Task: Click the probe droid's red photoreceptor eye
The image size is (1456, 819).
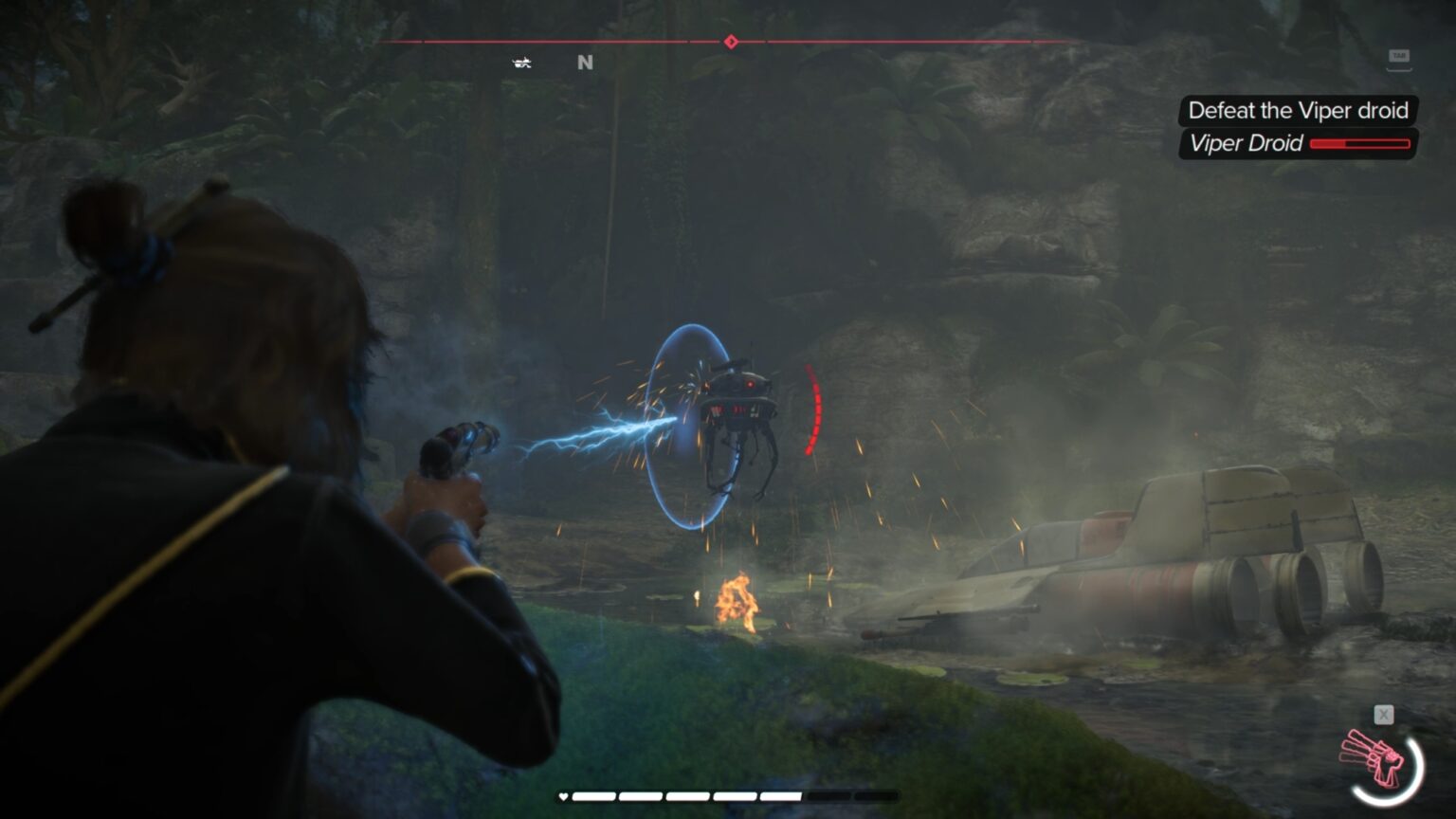Action: (749, 383)
